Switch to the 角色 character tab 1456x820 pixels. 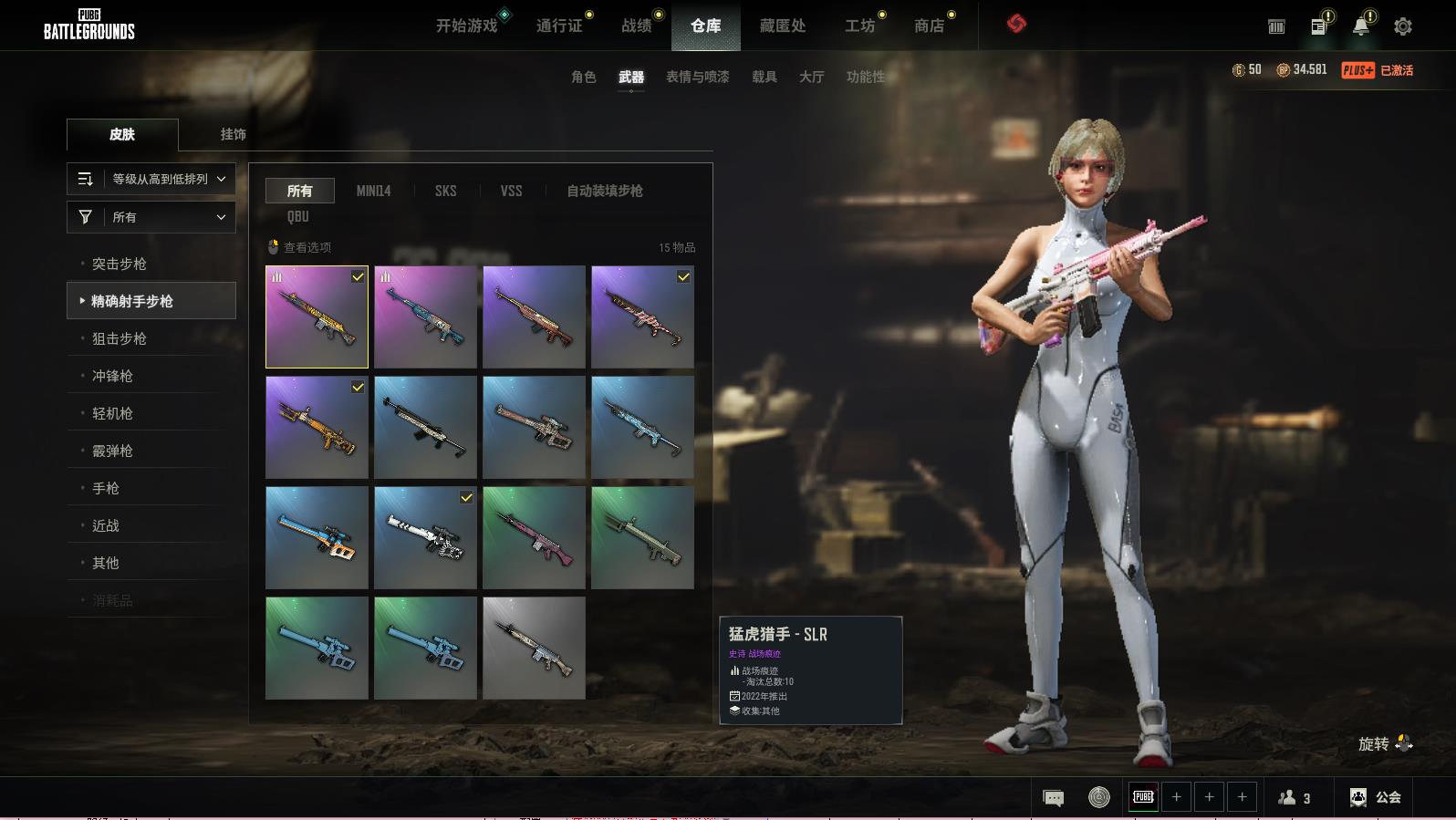pyautogui.click(x=584, y=77)
